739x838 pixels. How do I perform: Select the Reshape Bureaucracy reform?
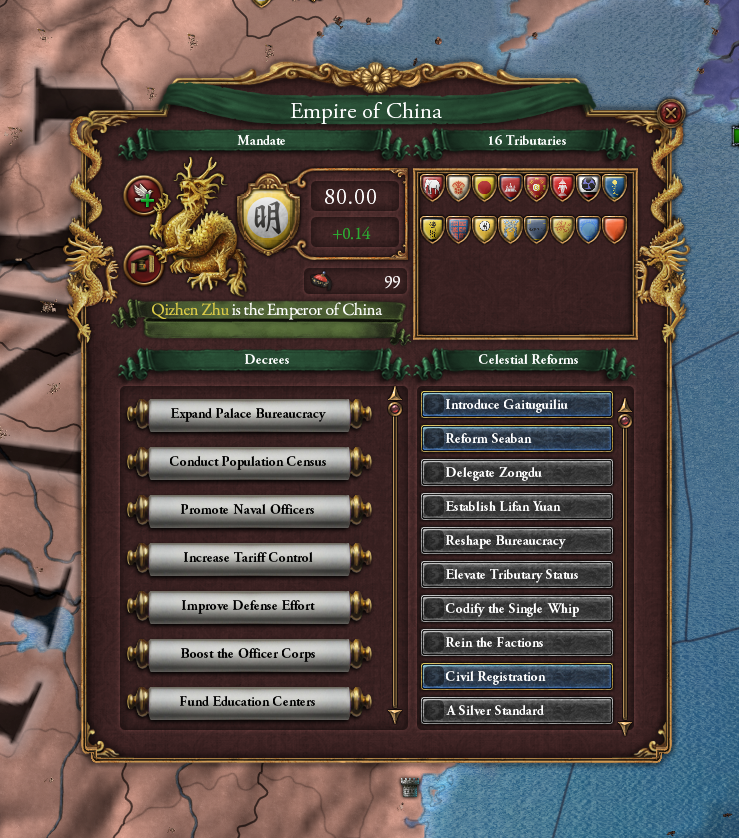pos(516,541)
